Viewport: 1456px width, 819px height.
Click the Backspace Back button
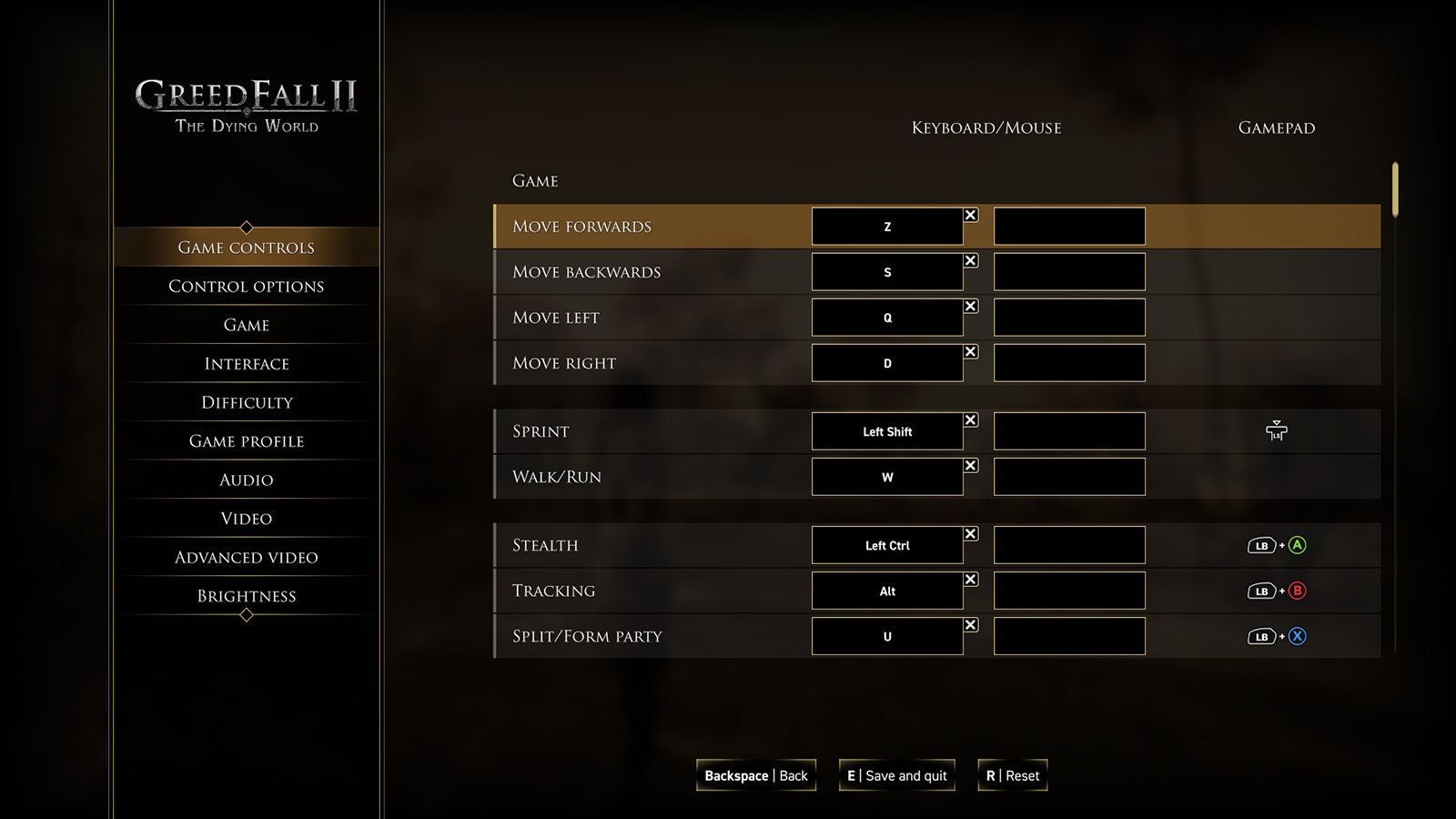[755, 775]
